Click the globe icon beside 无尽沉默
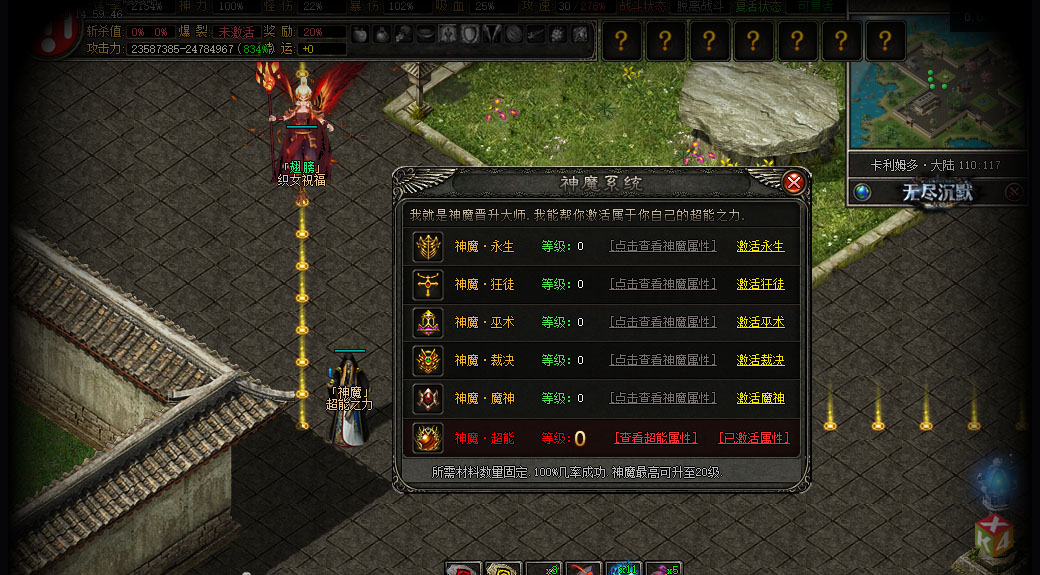1040x575 pixels. 862,192
